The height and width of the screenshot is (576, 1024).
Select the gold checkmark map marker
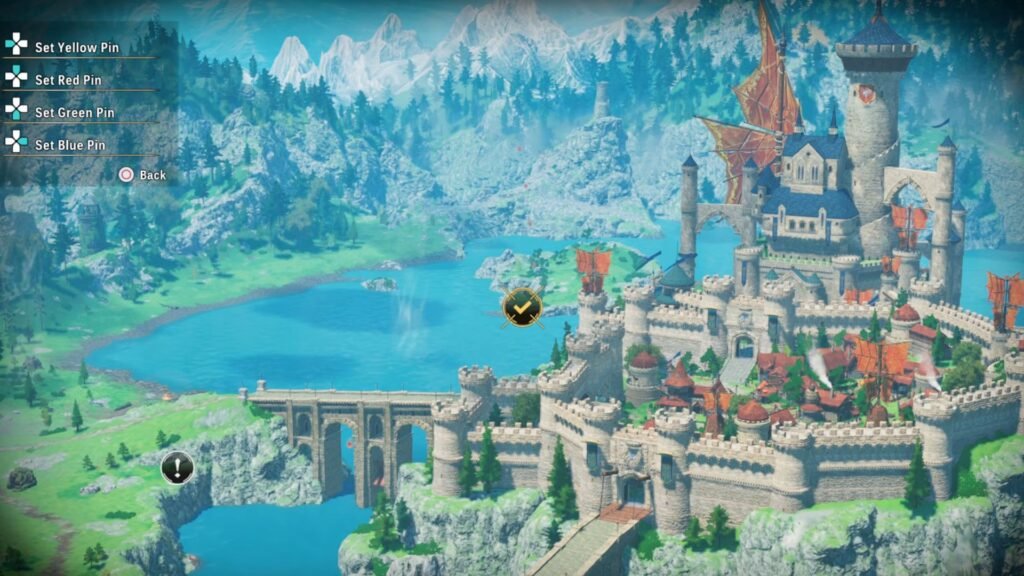pyautogui.click(x=521, y=307)
